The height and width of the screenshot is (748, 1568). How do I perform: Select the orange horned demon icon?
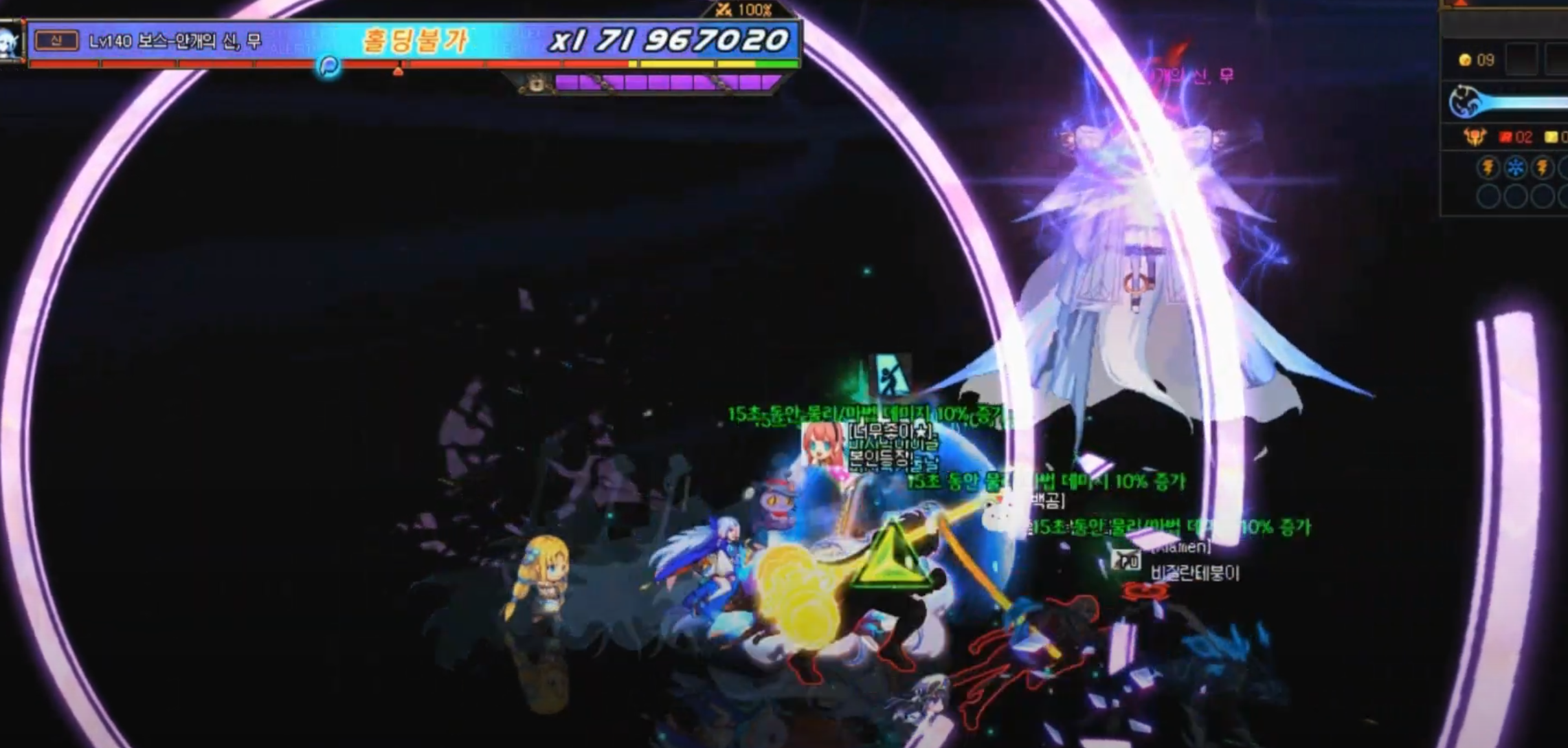click(1475, 137)
